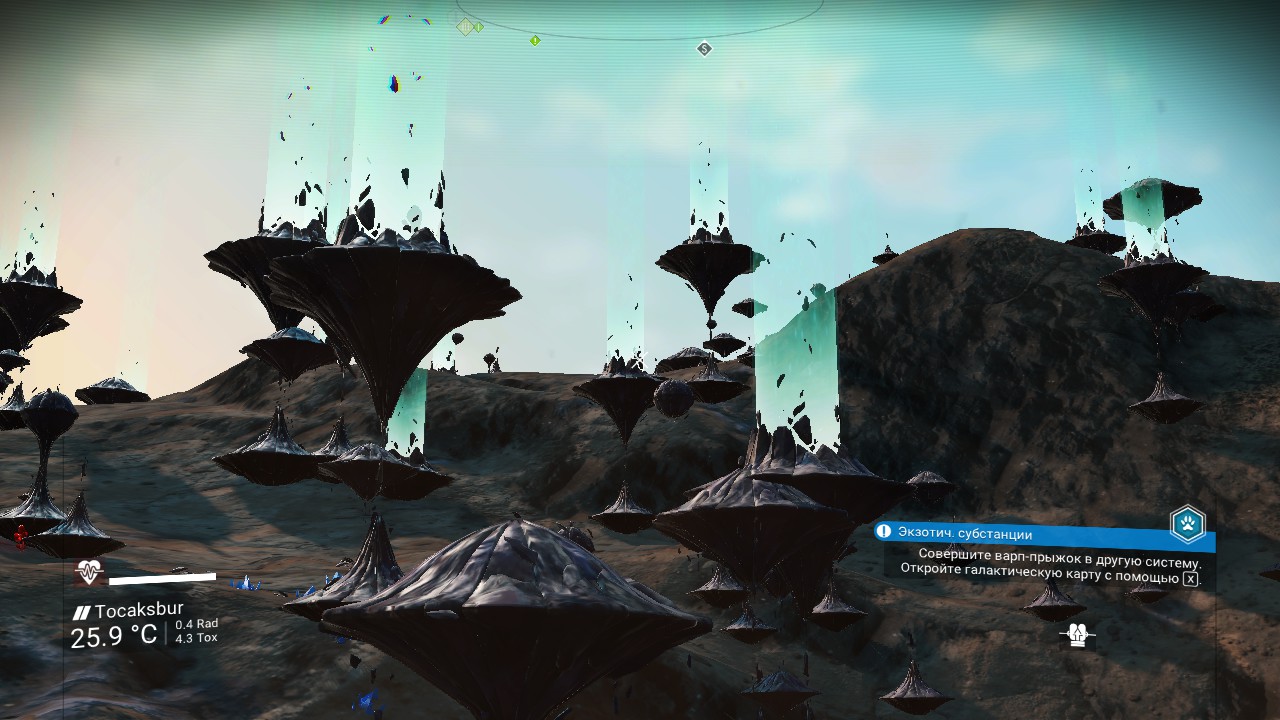Click the heart health icon

pos(90,573)
